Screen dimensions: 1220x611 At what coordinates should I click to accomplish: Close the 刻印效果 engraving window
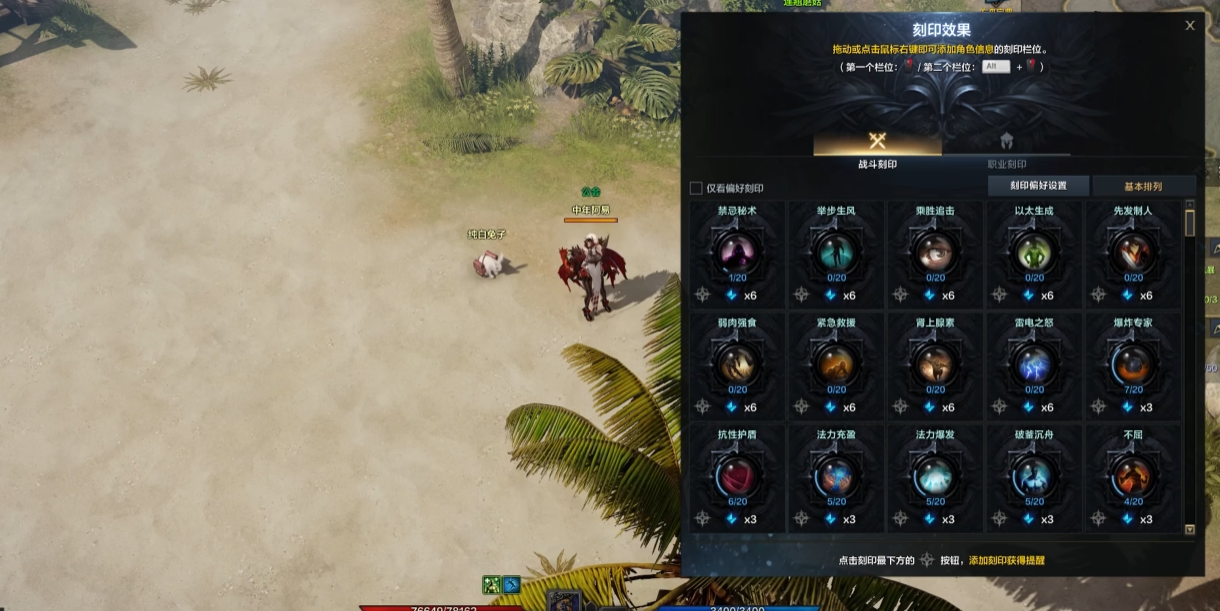point(1190,26)
